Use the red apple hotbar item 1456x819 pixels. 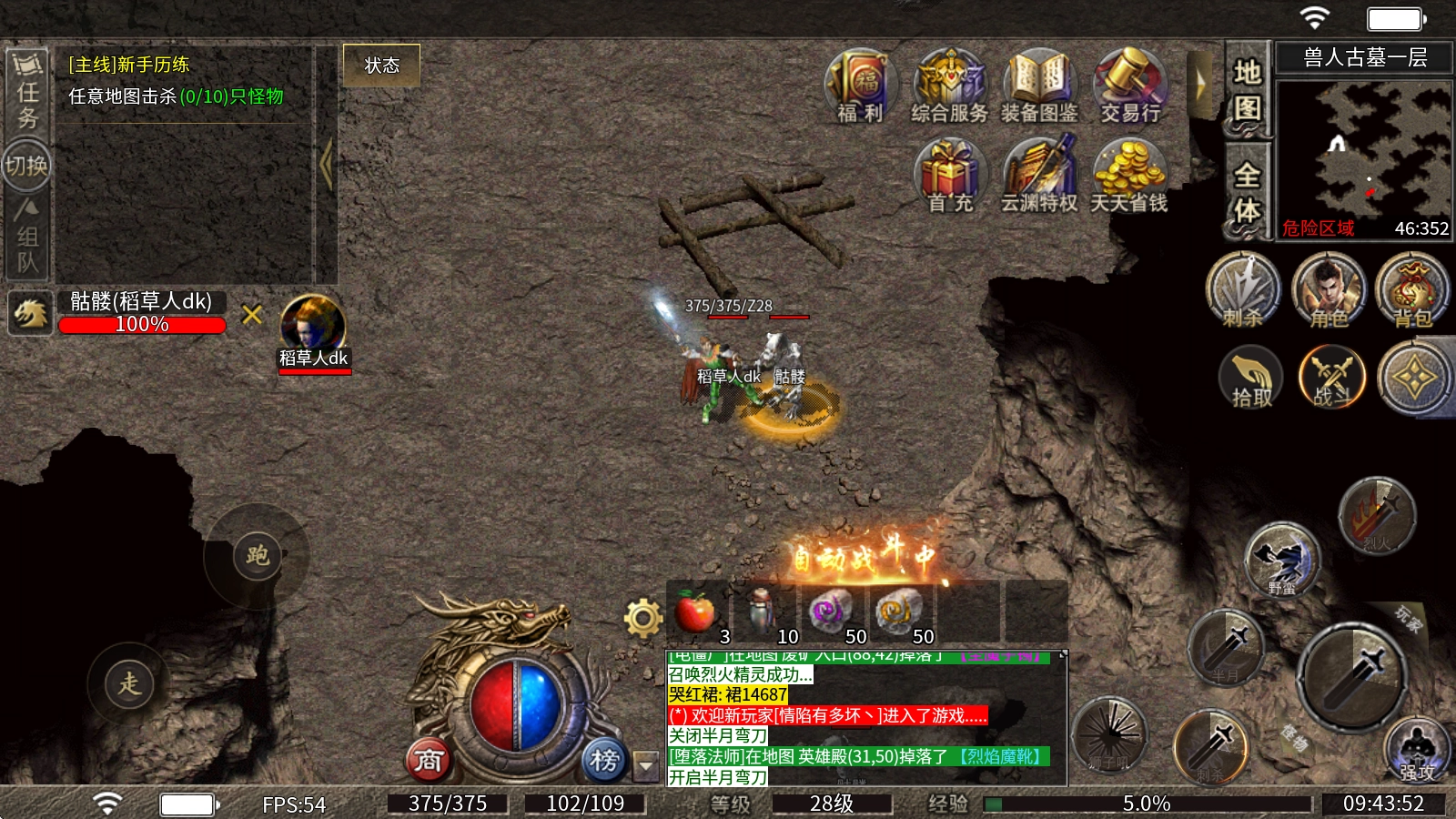point(696,612)
